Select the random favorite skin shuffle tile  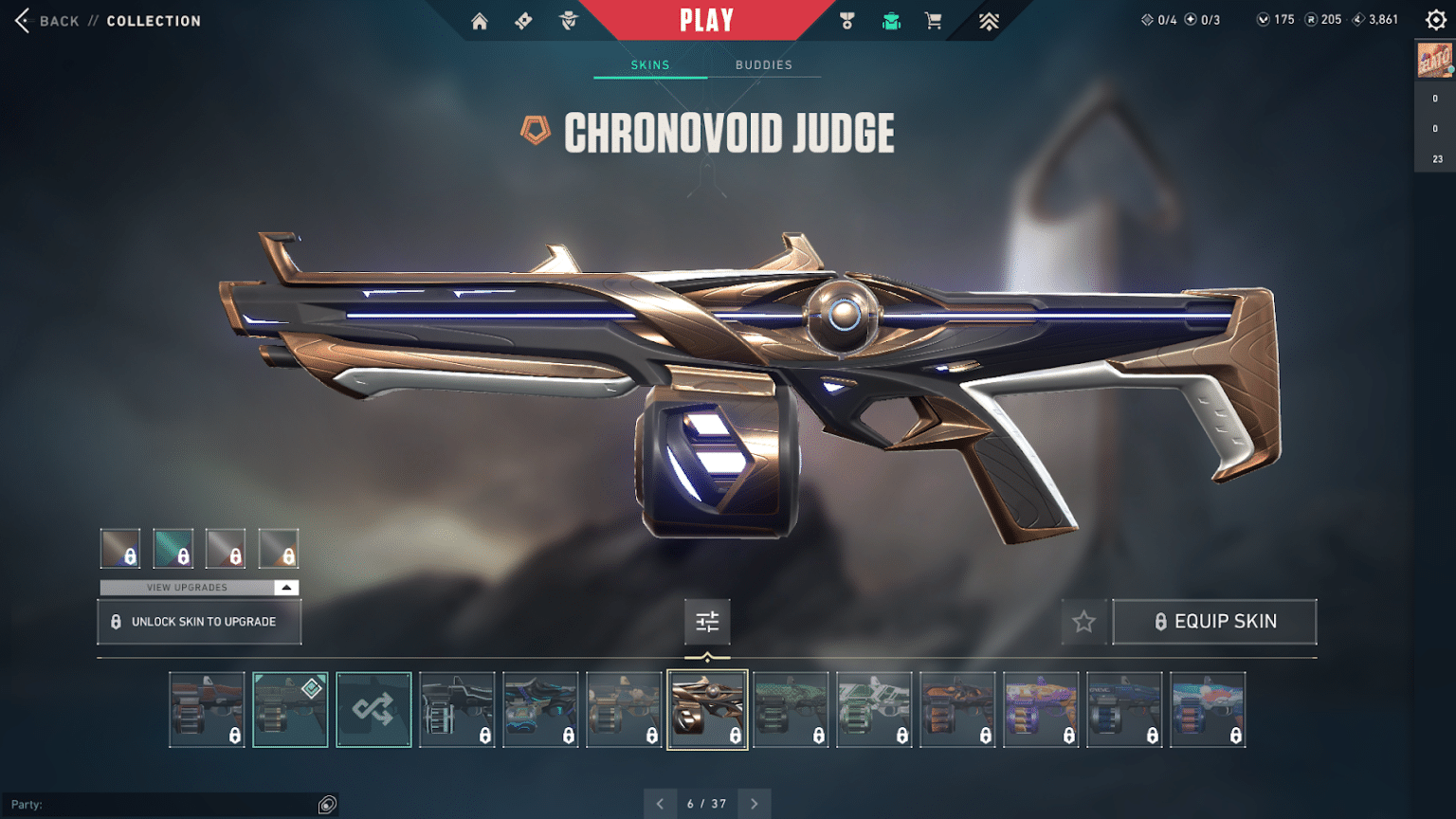[373, 708]
